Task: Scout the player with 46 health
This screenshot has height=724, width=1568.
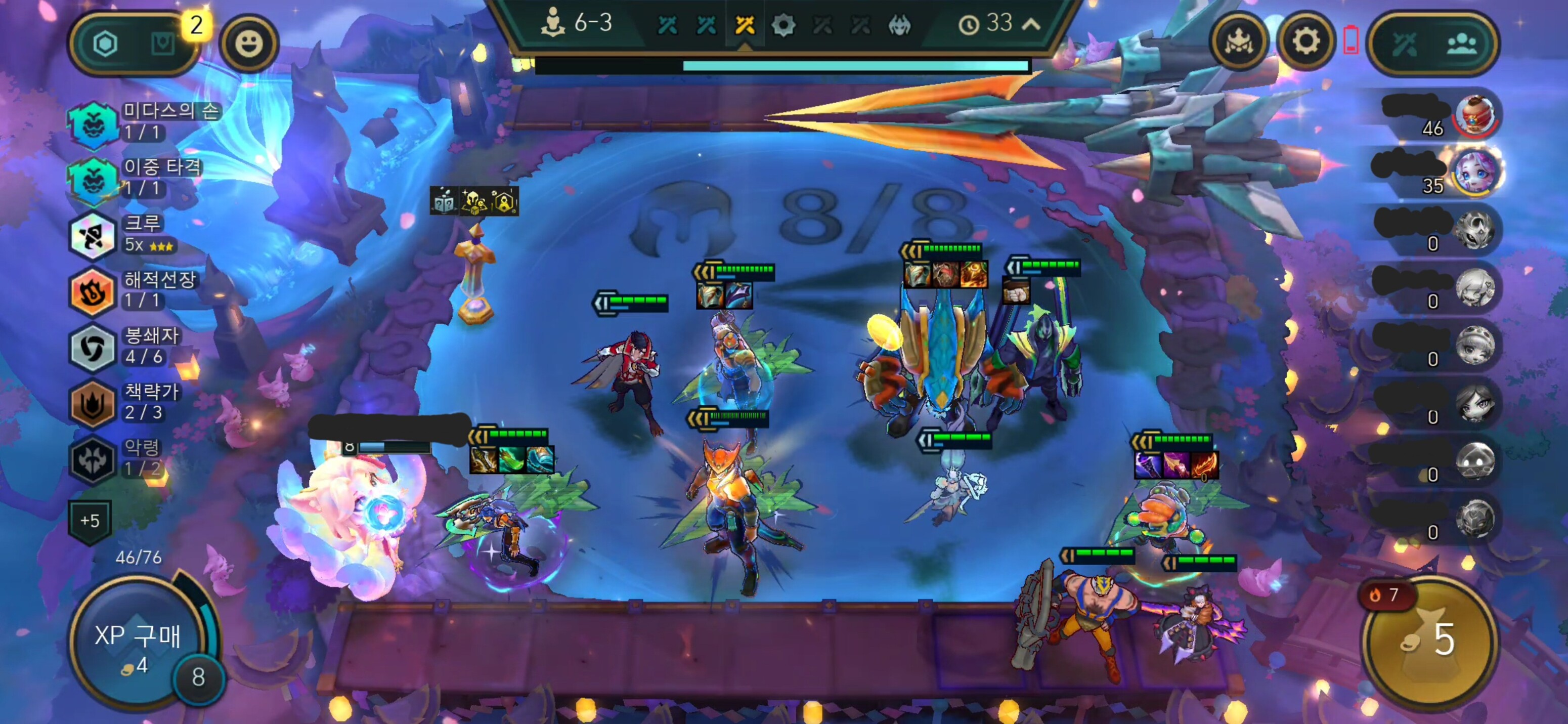Action: [1475, 114]
